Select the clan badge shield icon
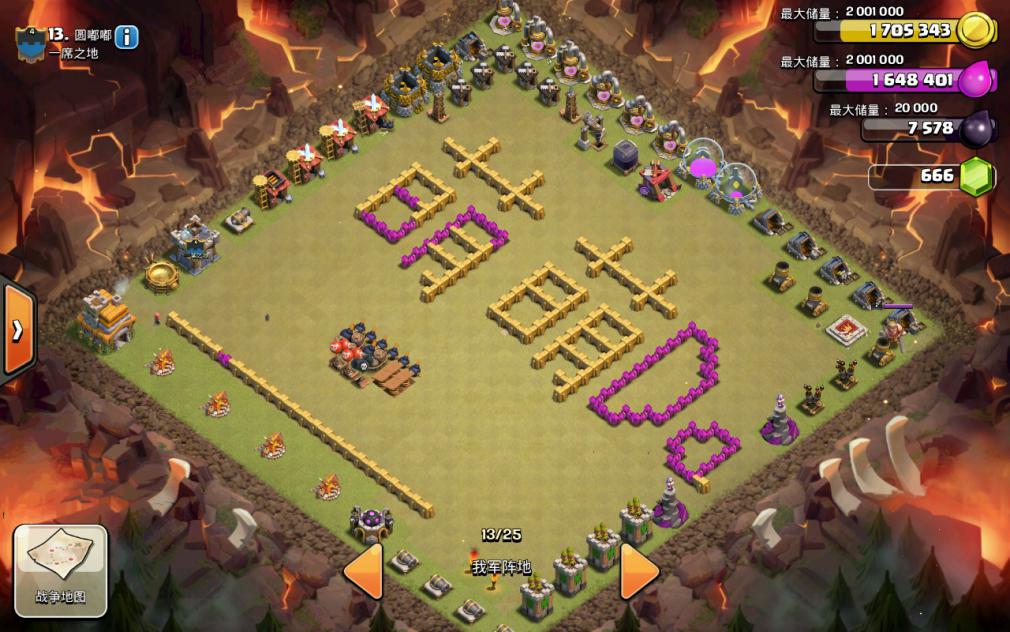Image resolution: width=1010 pixels, height=632 pixels. [29, 42]
